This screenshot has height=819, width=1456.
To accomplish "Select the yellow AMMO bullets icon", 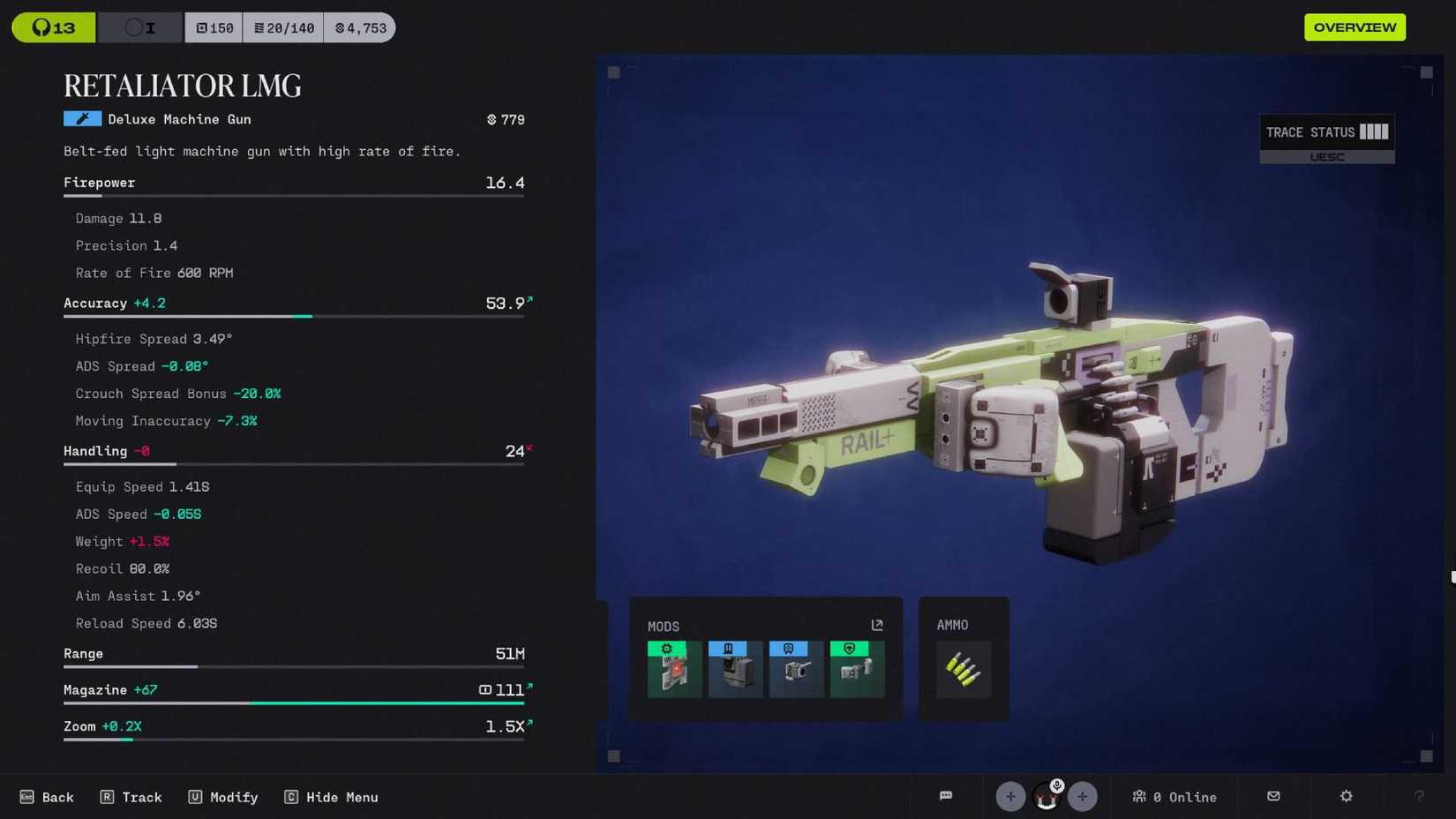I will point(963,669).
